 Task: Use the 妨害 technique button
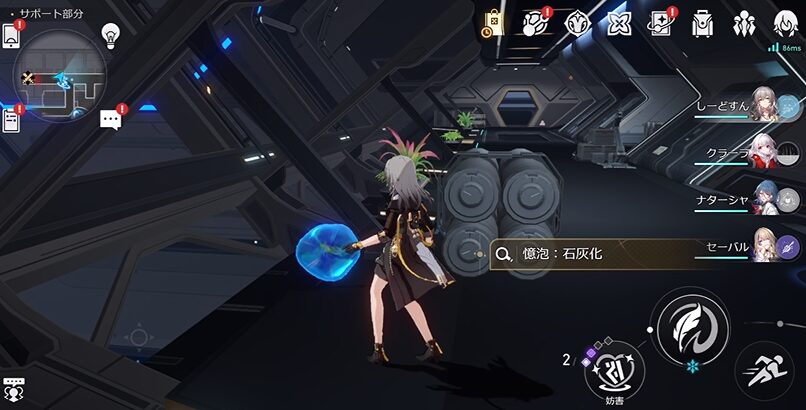click(614, 368)
